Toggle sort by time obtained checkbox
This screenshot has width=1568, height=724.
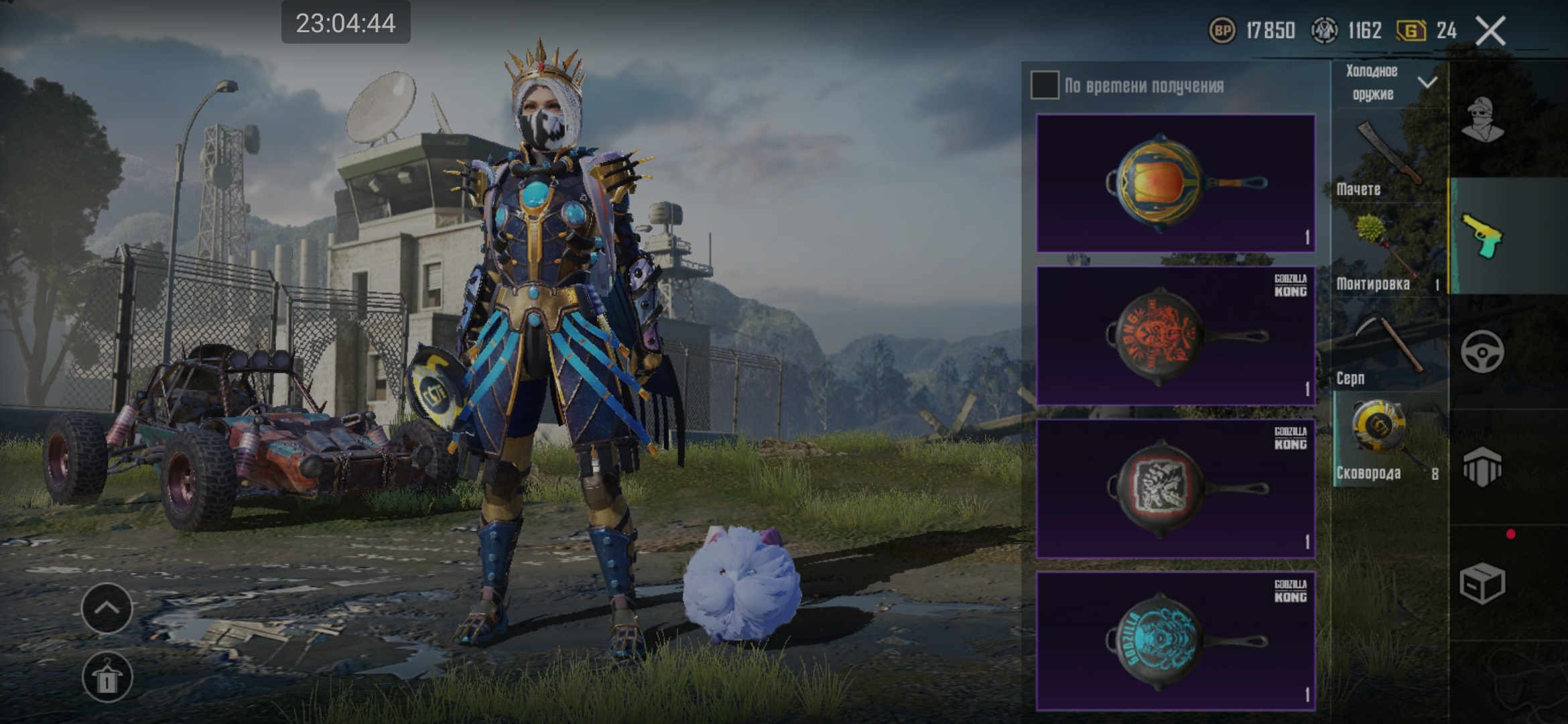click(1045, 85)
